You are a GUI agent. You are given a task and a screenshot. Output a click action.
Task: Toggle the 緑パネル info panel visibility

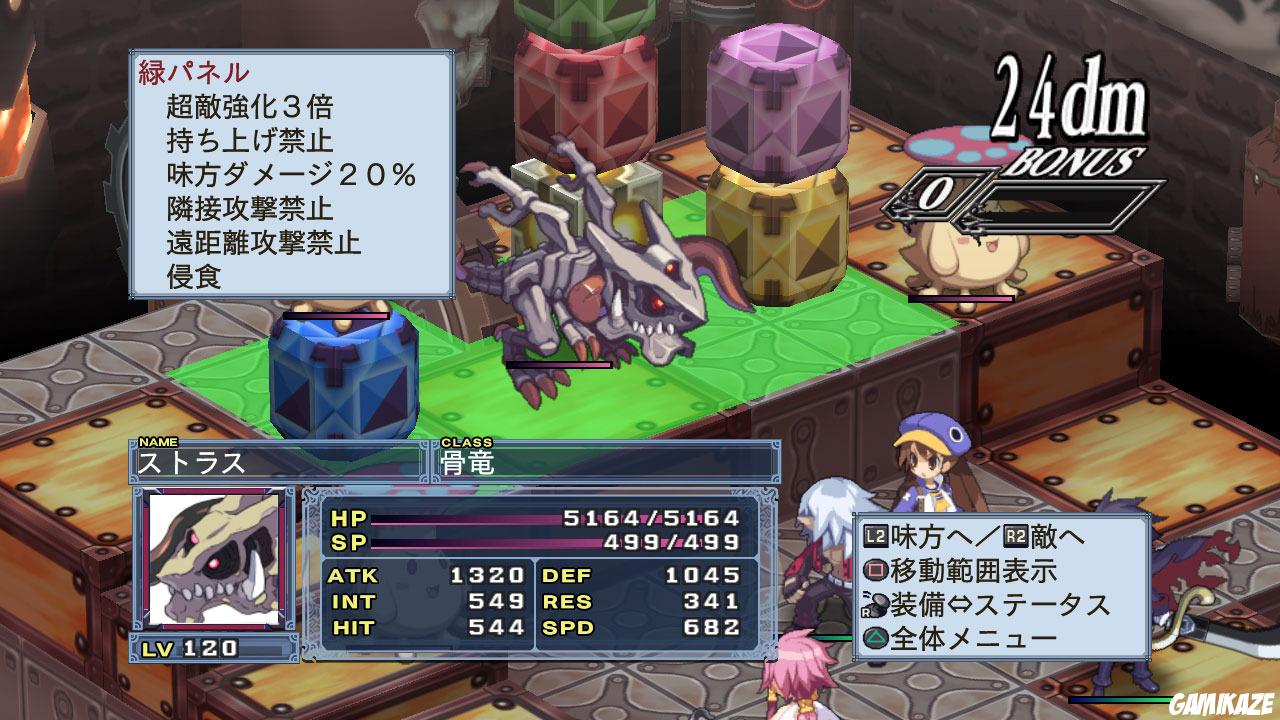click(190, 72)
